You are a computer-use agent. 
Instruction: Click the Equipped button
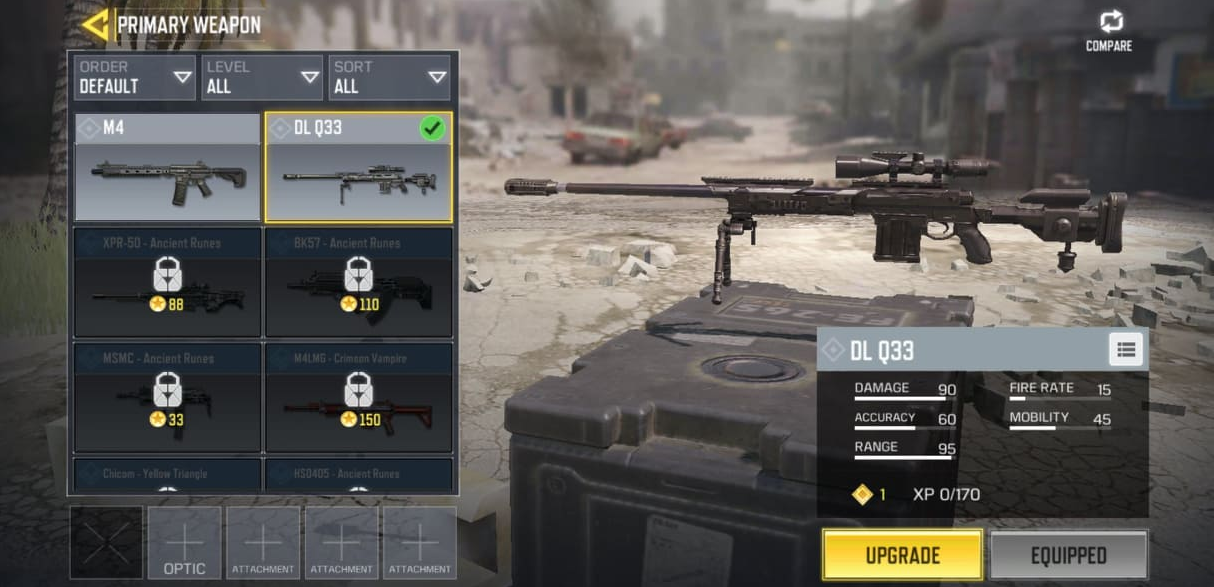click(1068, 555)
